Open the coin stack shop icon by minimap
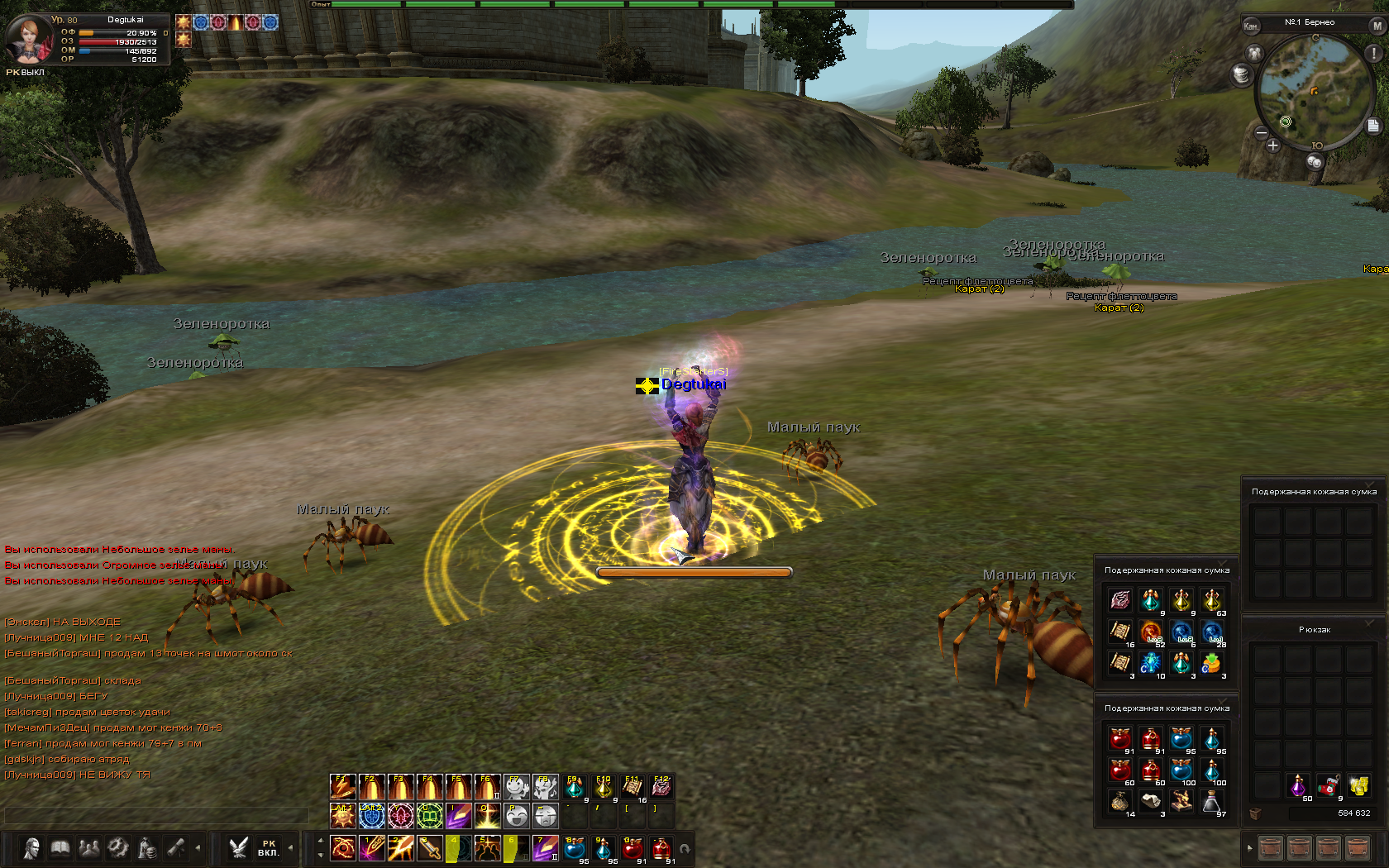Viewport: 1389px width, 868px height. [x=1241, y=75]
